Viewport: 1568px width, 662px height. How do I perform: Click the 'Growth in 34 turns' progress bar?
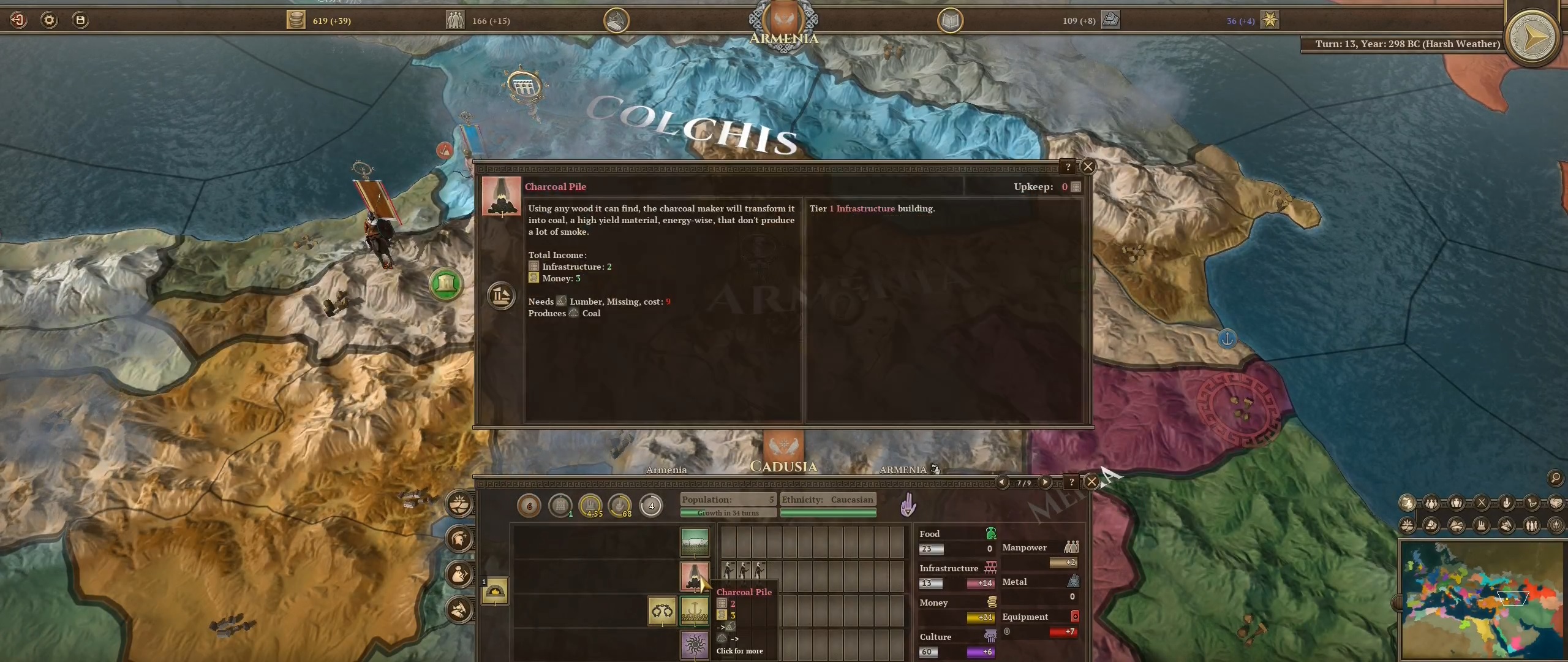(728, 513)
